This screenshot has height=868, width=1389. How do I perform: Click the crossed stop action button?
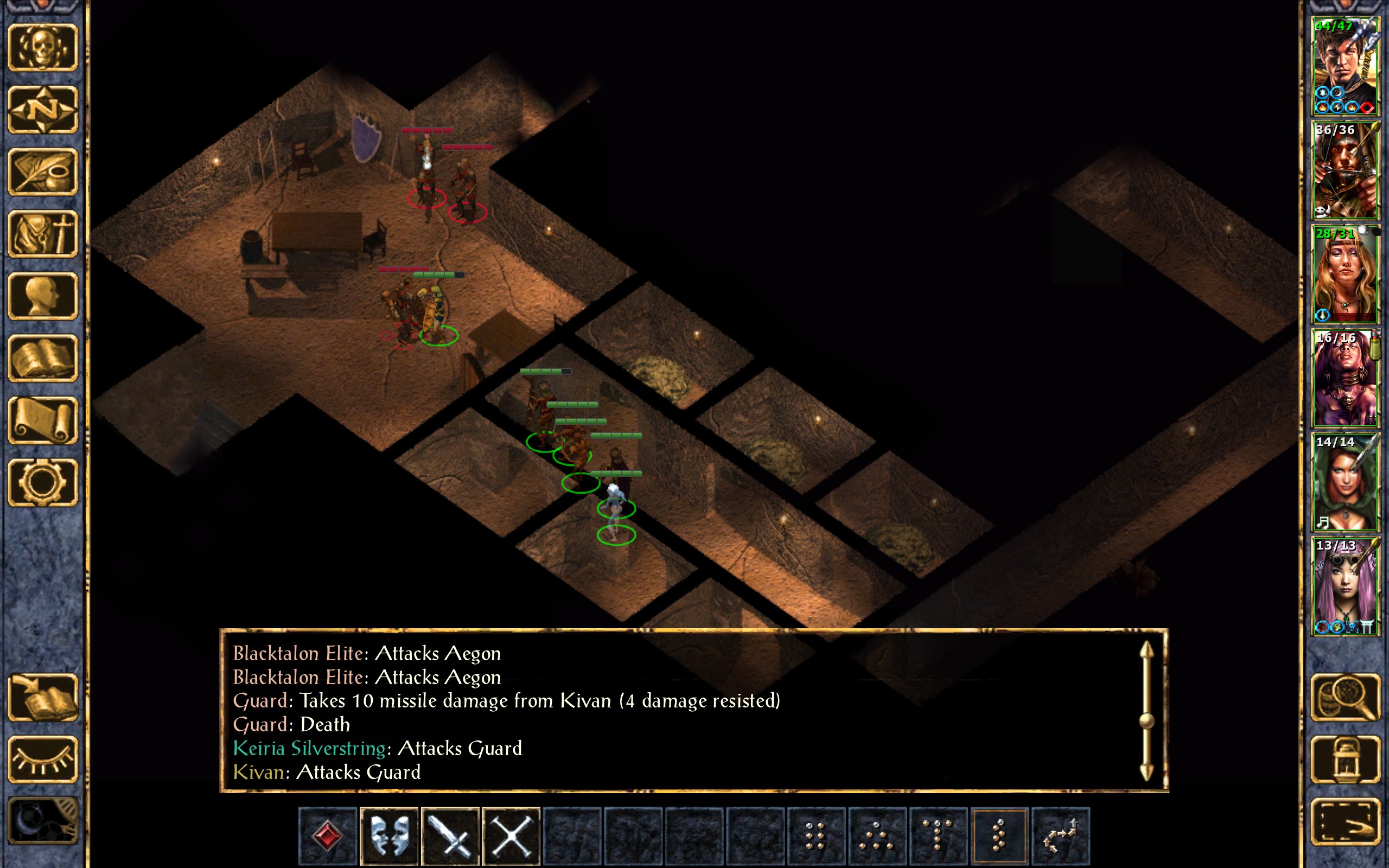coord(512,835)
